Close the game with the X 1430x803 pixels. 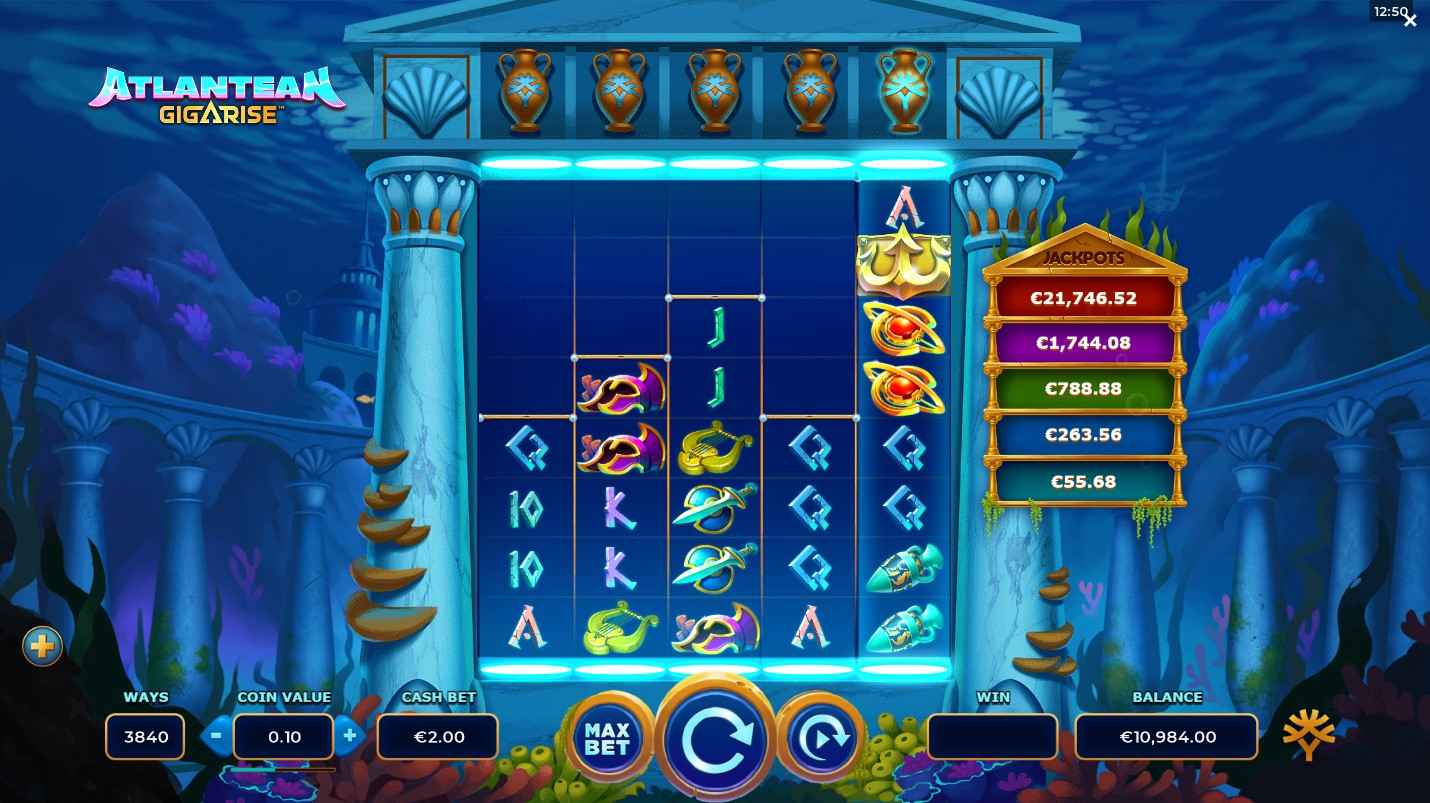point(1410,20)
